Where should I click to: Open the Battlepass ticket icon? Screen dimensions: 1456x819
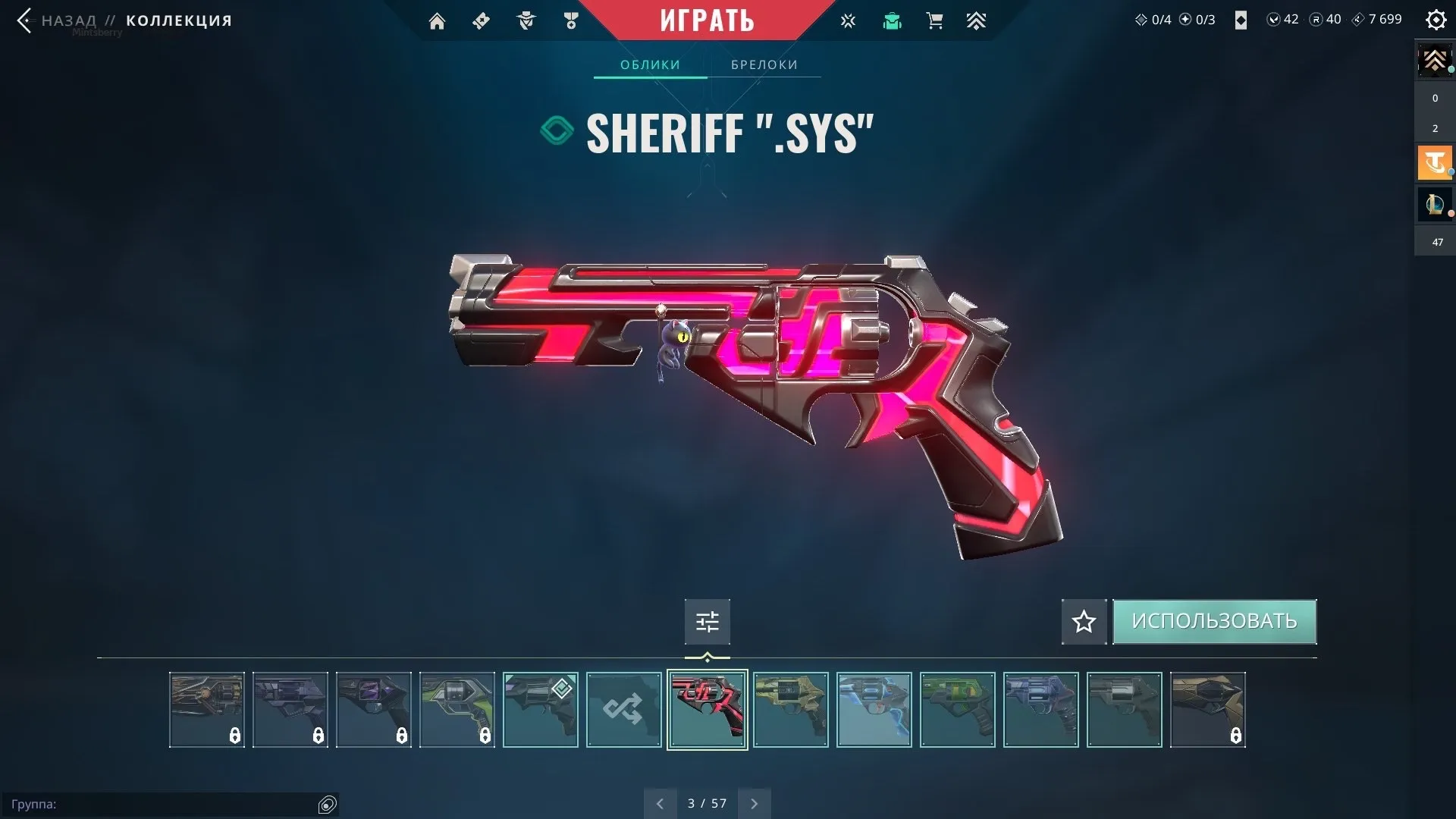pos(481,20)
